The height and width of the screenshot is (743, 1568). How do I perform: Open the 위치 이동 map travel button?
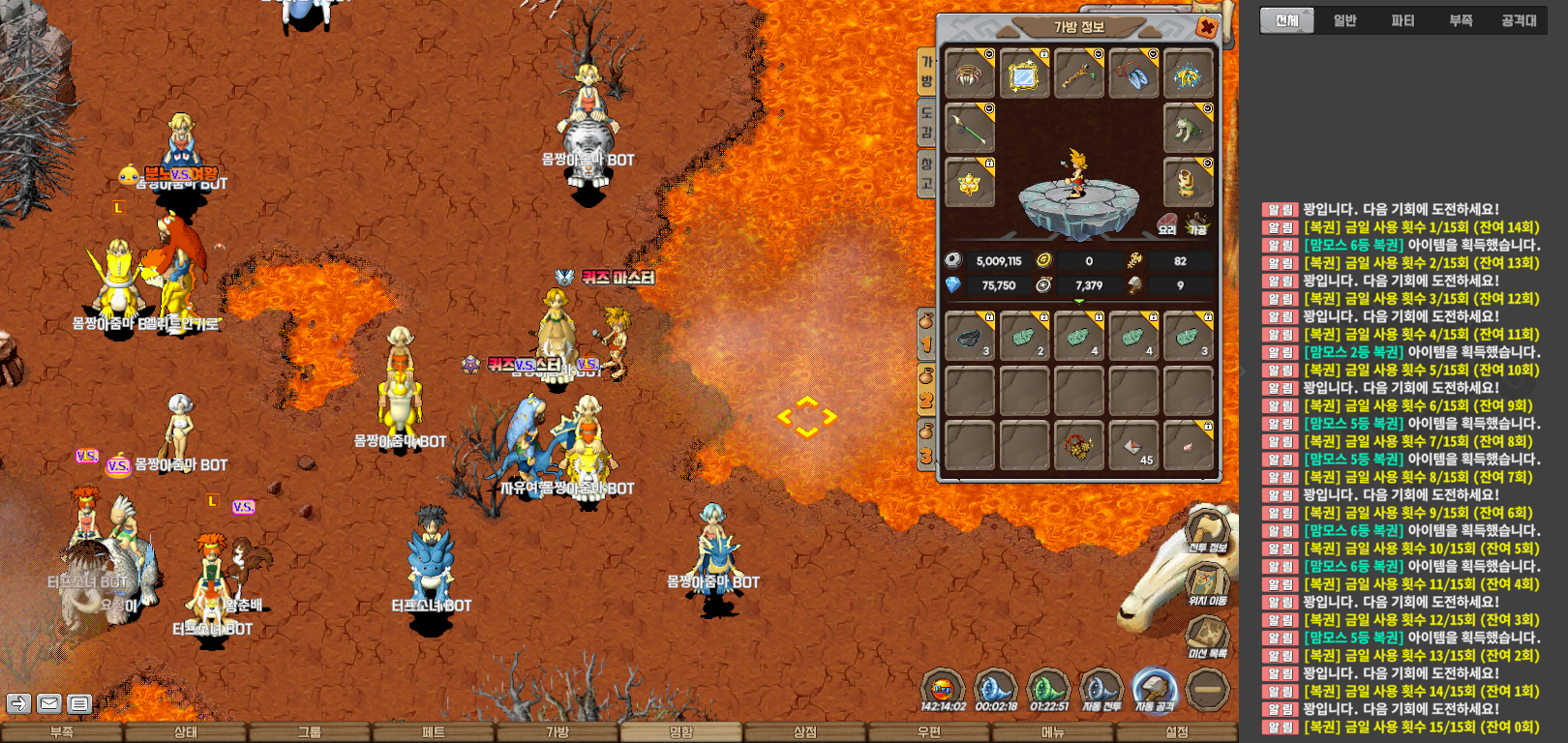pos(1207,583)
